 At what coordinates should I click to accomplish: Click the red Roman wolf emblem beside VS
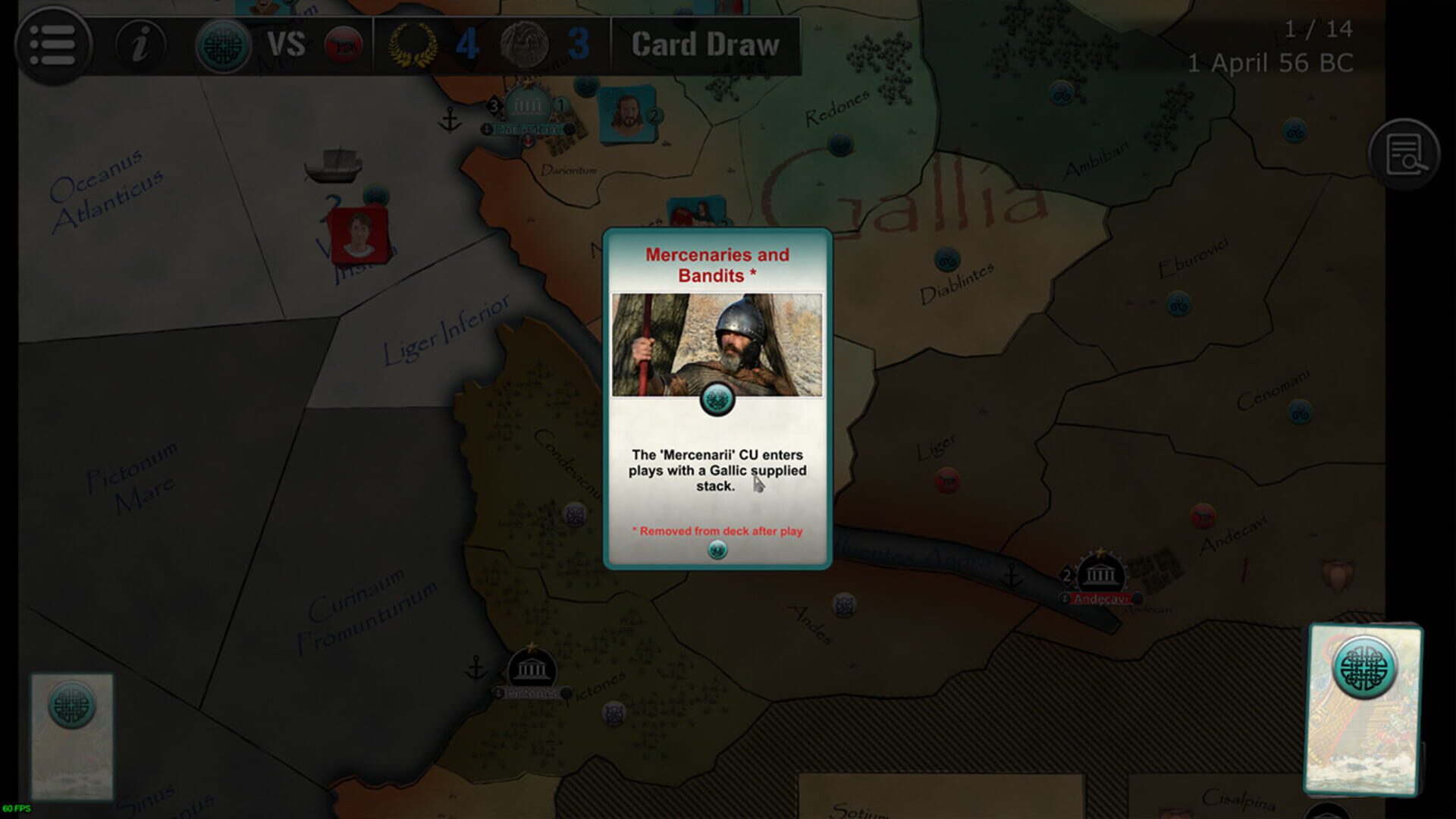pyautogui.click(x=343, y=43)
